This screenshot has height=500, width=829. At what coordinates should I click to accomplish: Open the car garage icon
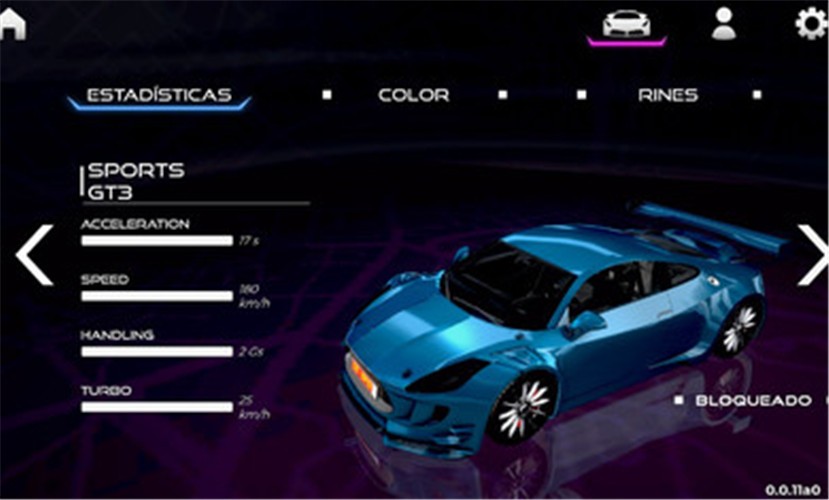coord(626,24)
